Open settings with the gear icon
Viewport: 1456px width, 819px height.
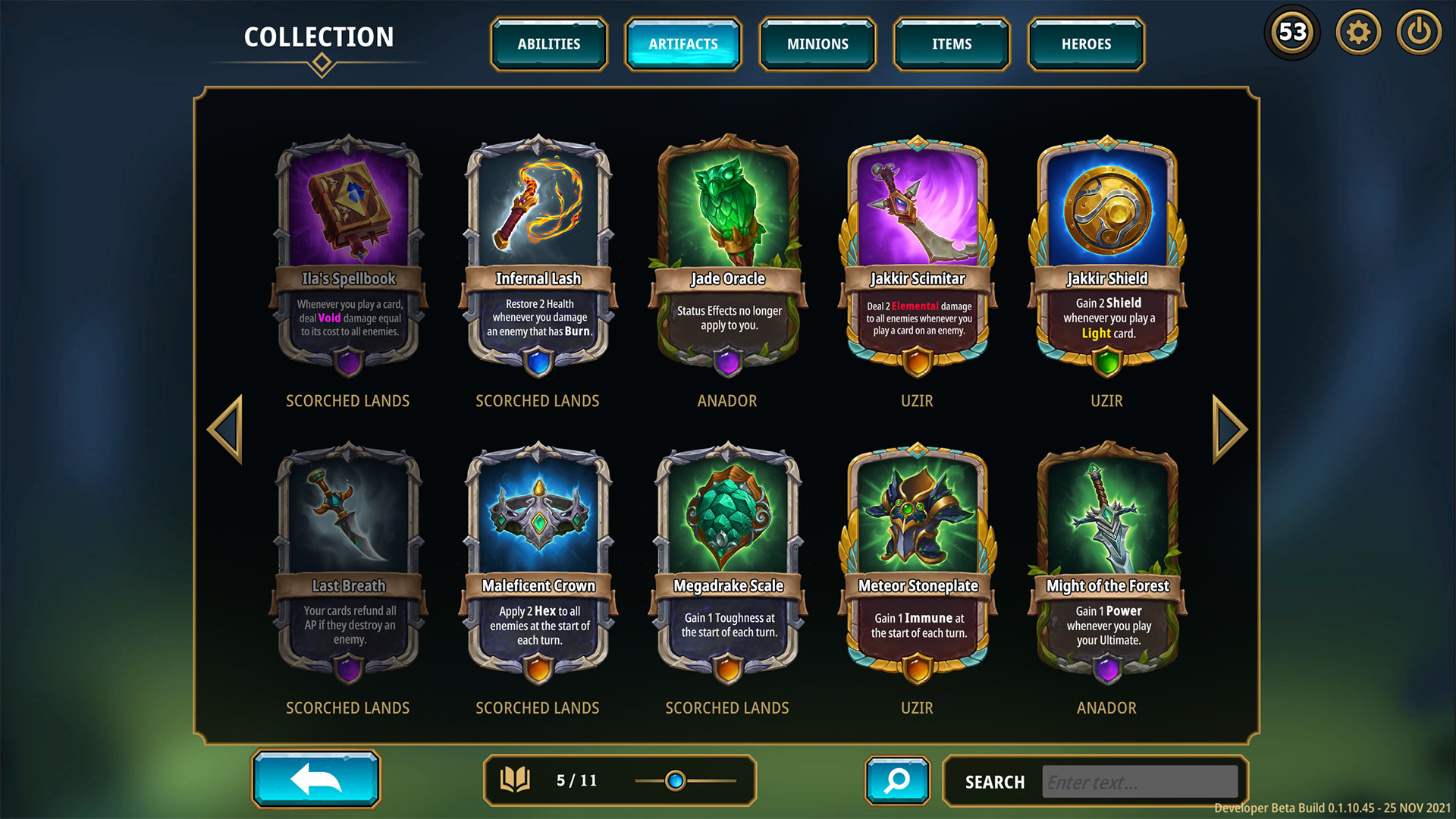pyautogui.click(x=1358, y=33)
